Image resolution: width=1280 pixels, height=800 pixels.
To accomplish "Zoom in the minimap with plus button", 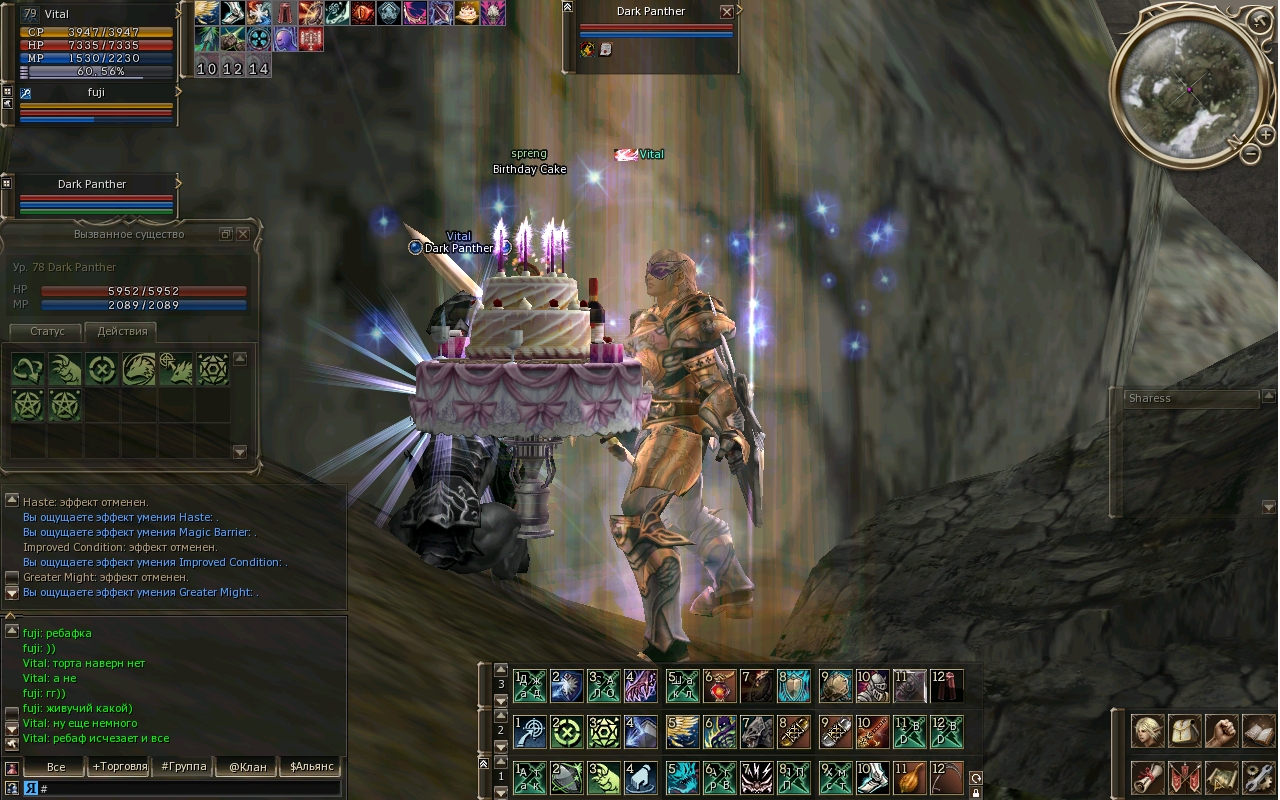I will click(1265, 134).
